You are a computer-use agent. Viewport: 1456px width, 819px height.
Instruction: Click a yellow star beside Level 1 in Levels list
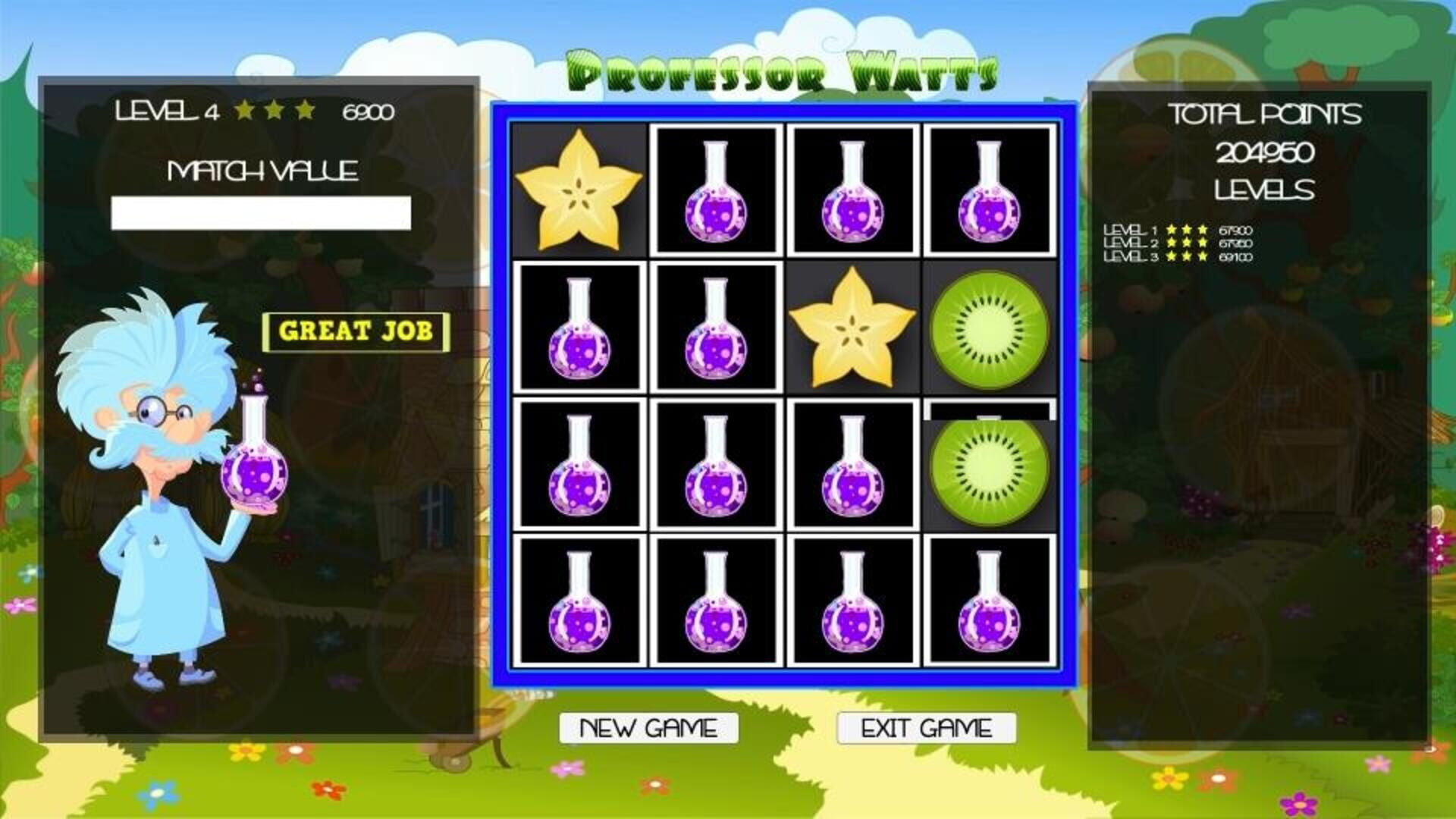click(x=1172, y=228)
